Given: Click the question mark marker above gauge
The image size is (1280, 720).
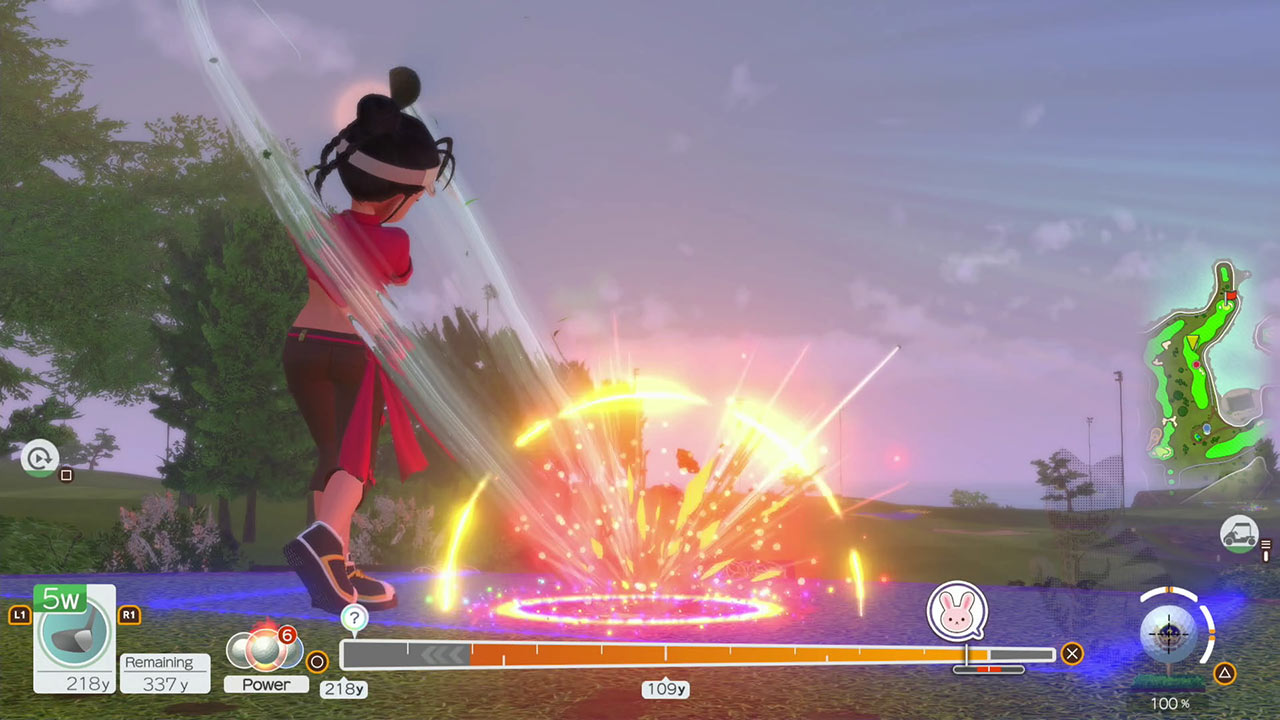Looking at the screenshot, I should pos(354,618).
